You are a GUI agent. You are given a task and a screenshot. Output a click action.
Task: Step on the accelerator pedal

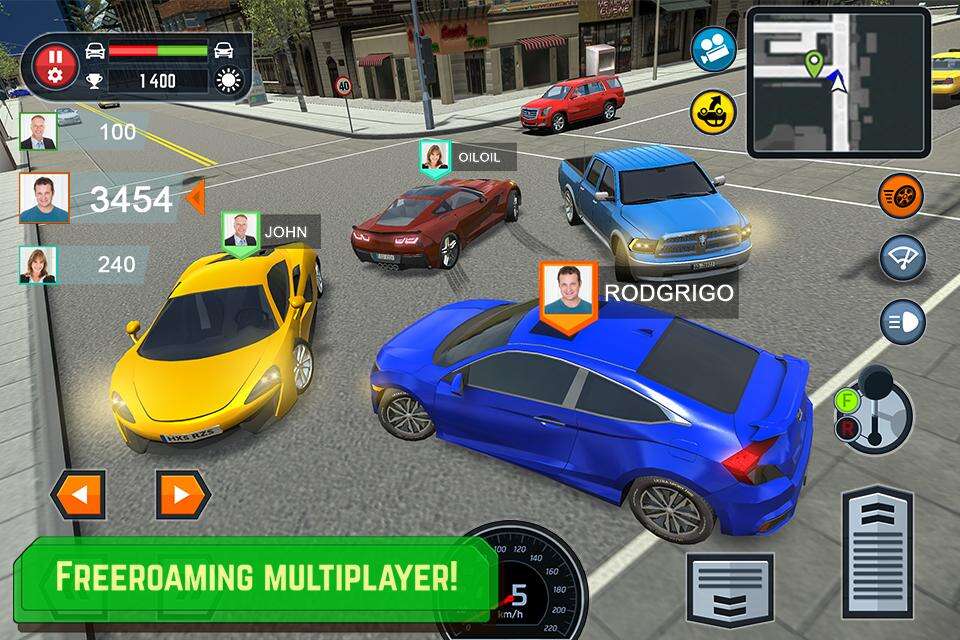877,551
